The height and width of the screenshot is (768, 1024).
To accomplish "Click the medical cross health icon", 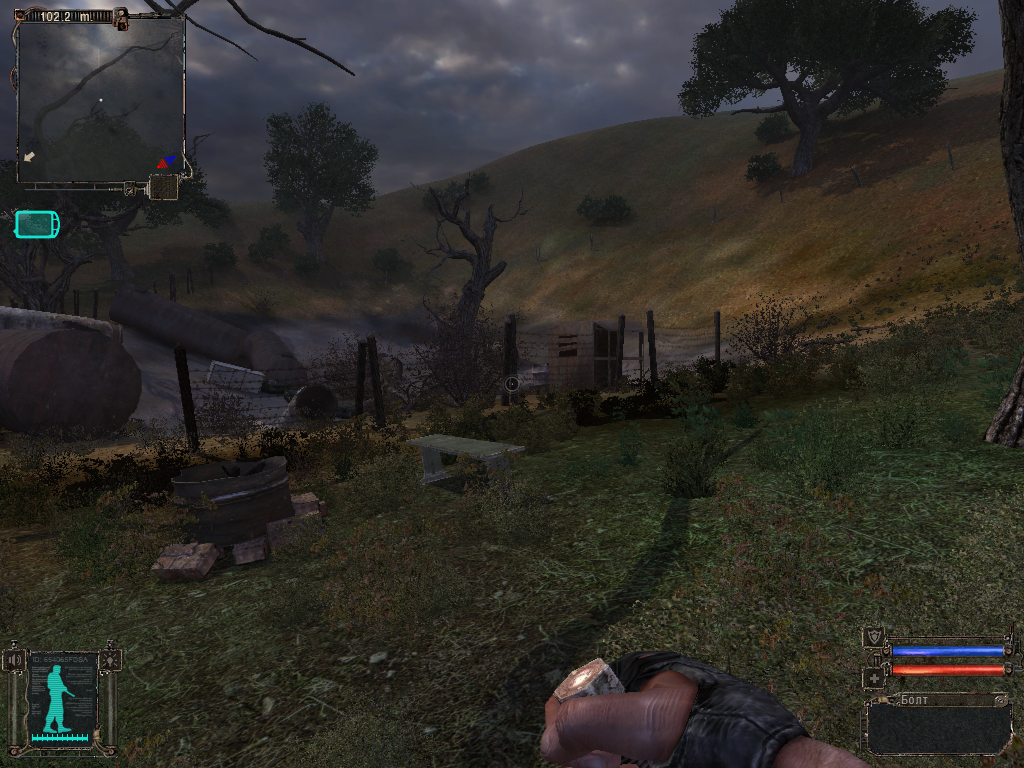I will point(875,678).
